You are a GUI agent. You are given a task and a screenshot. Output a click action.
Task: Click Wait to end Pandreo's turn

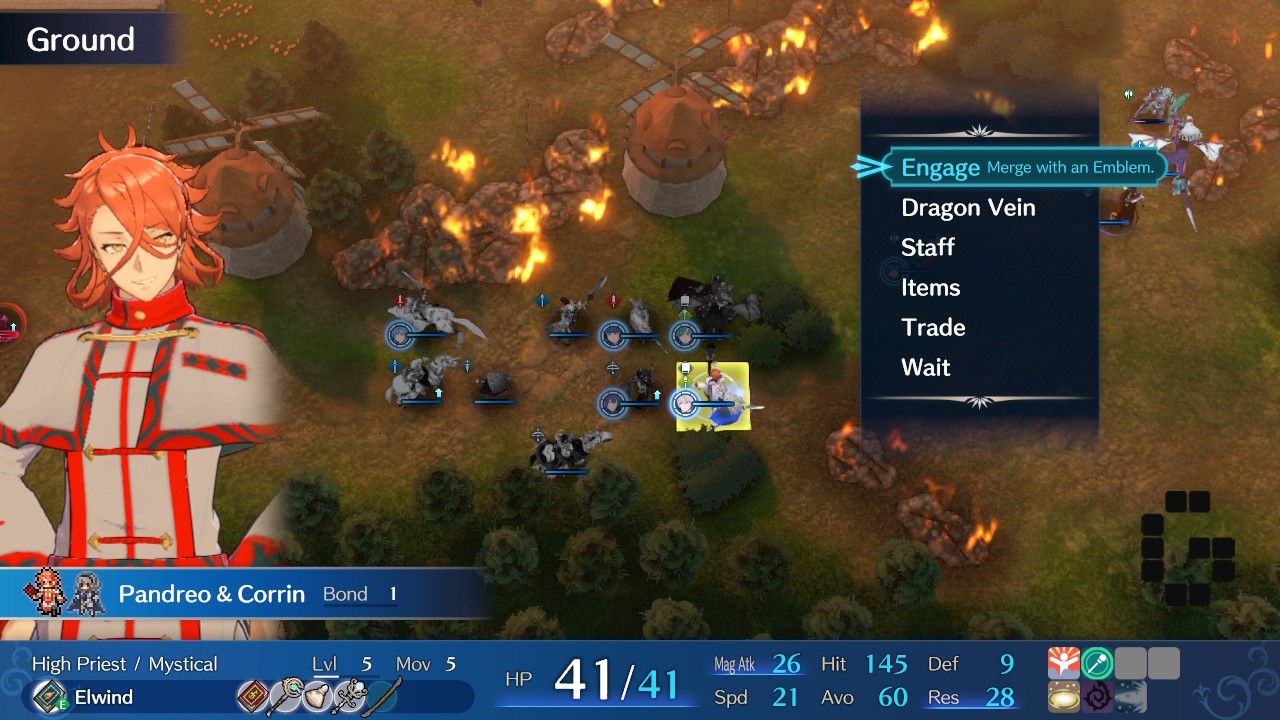pyautogui.click(x=925, y=367)
